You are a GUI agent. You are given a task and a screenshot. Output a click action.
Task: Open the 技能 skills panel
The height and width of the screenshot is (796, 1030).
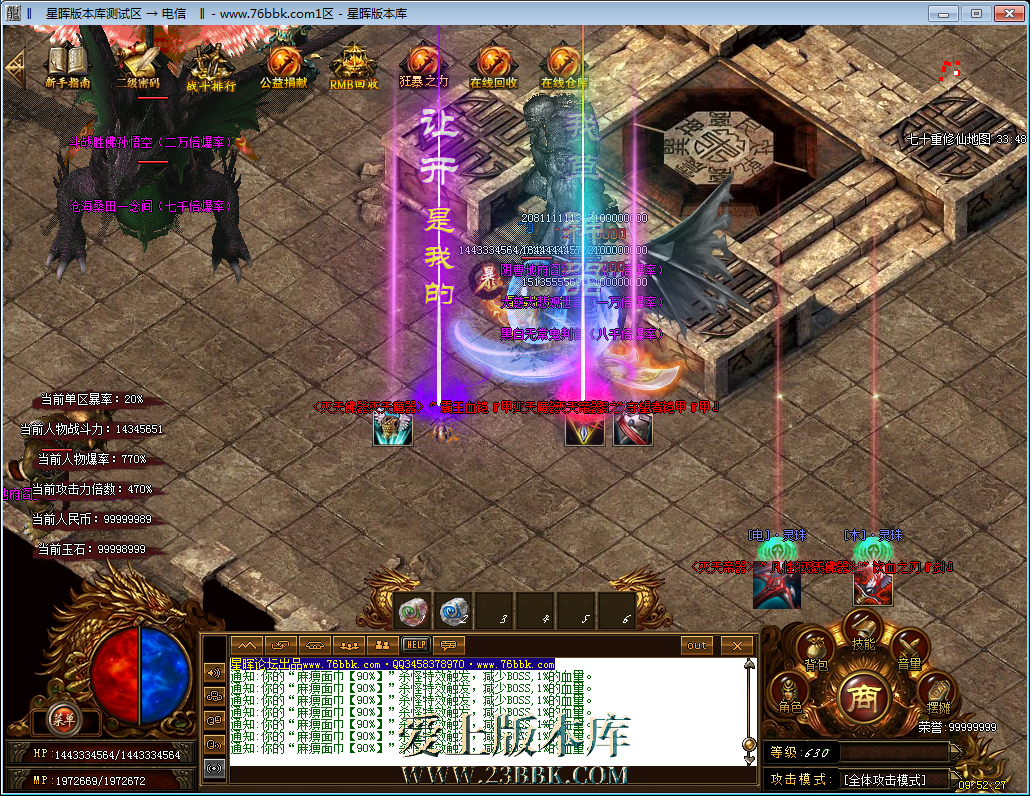point(862,630)
